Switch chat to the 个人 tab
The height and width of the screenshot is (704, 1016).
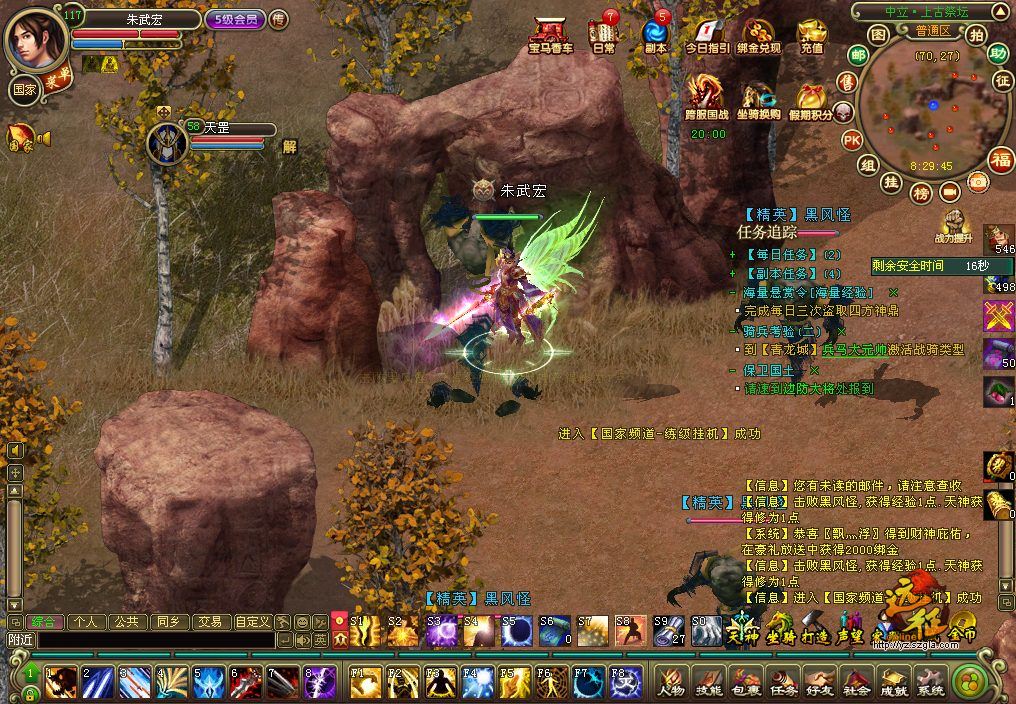(85, 621)
